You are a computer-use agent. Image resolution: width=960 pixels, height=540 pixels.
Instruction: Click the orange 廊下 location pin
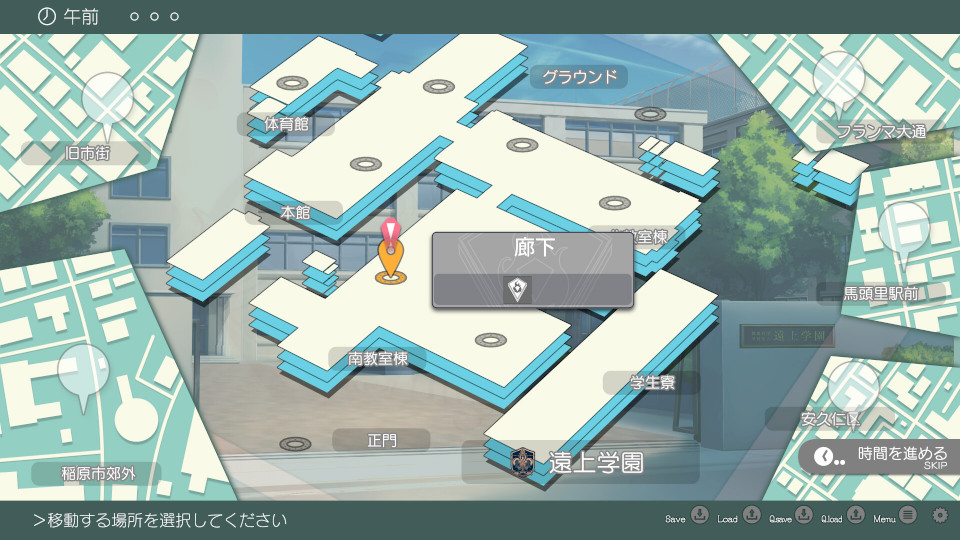coord(390,265)
